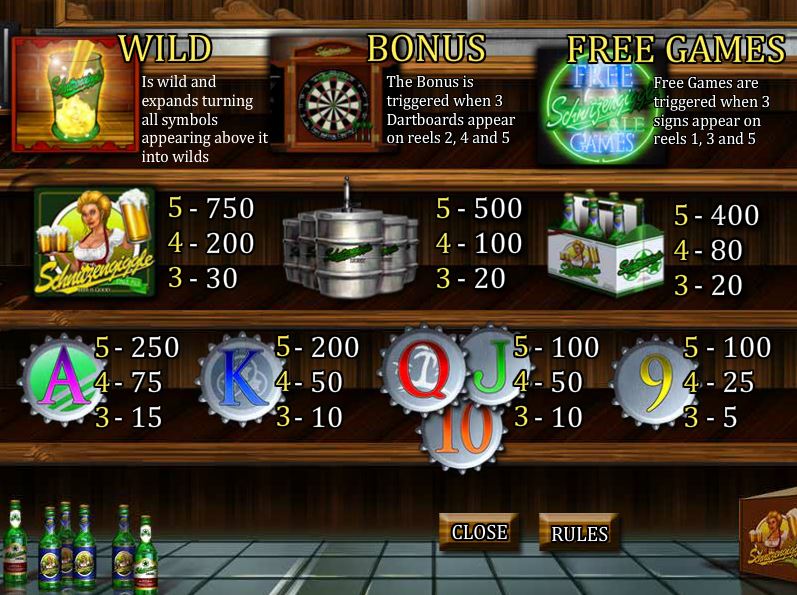The width and height of the screenshot is (797, 595).
Task: Close the paytable screen
Action: point(479,532)
